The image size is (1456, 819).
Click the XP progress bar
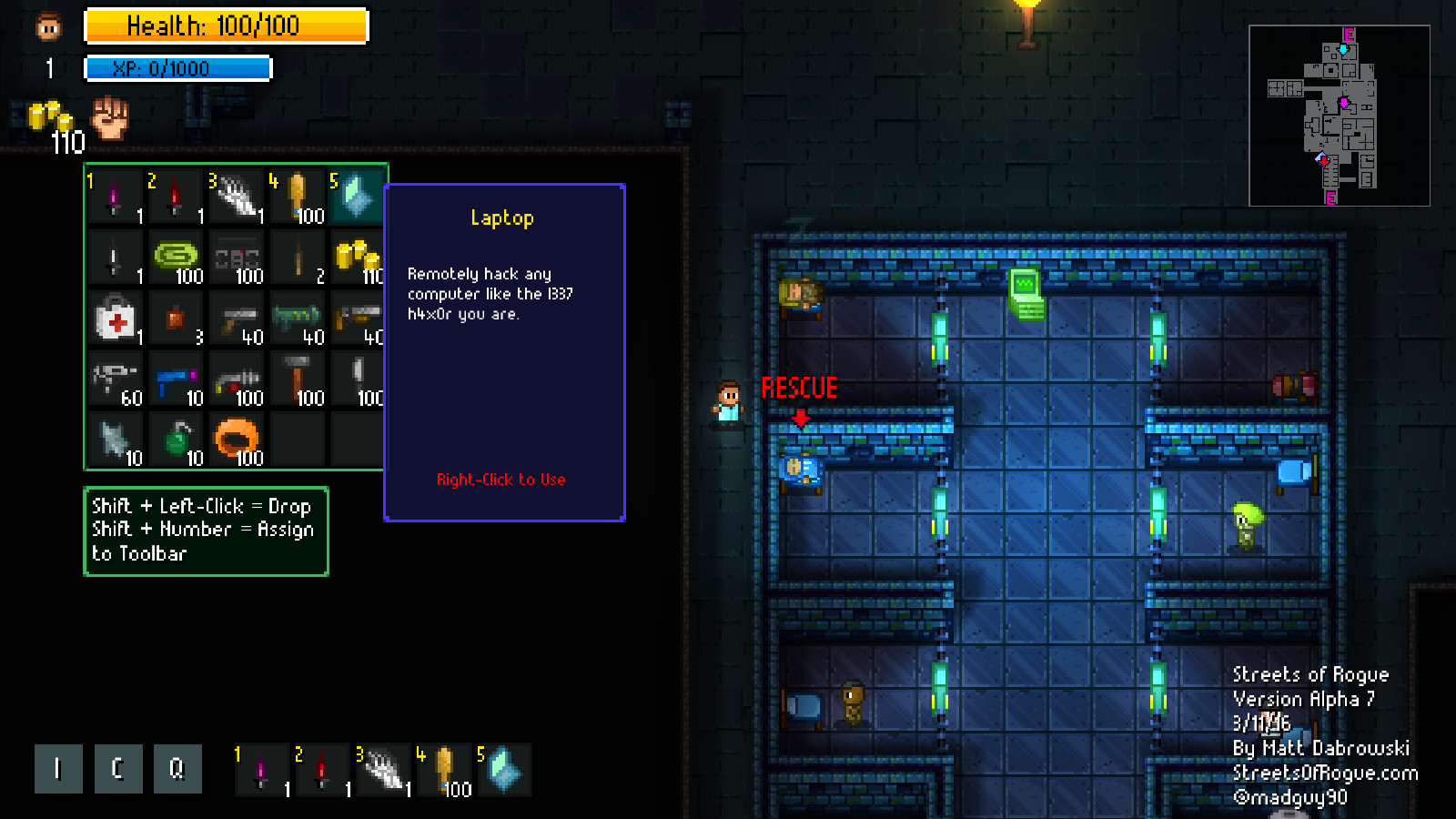[177, 68]
